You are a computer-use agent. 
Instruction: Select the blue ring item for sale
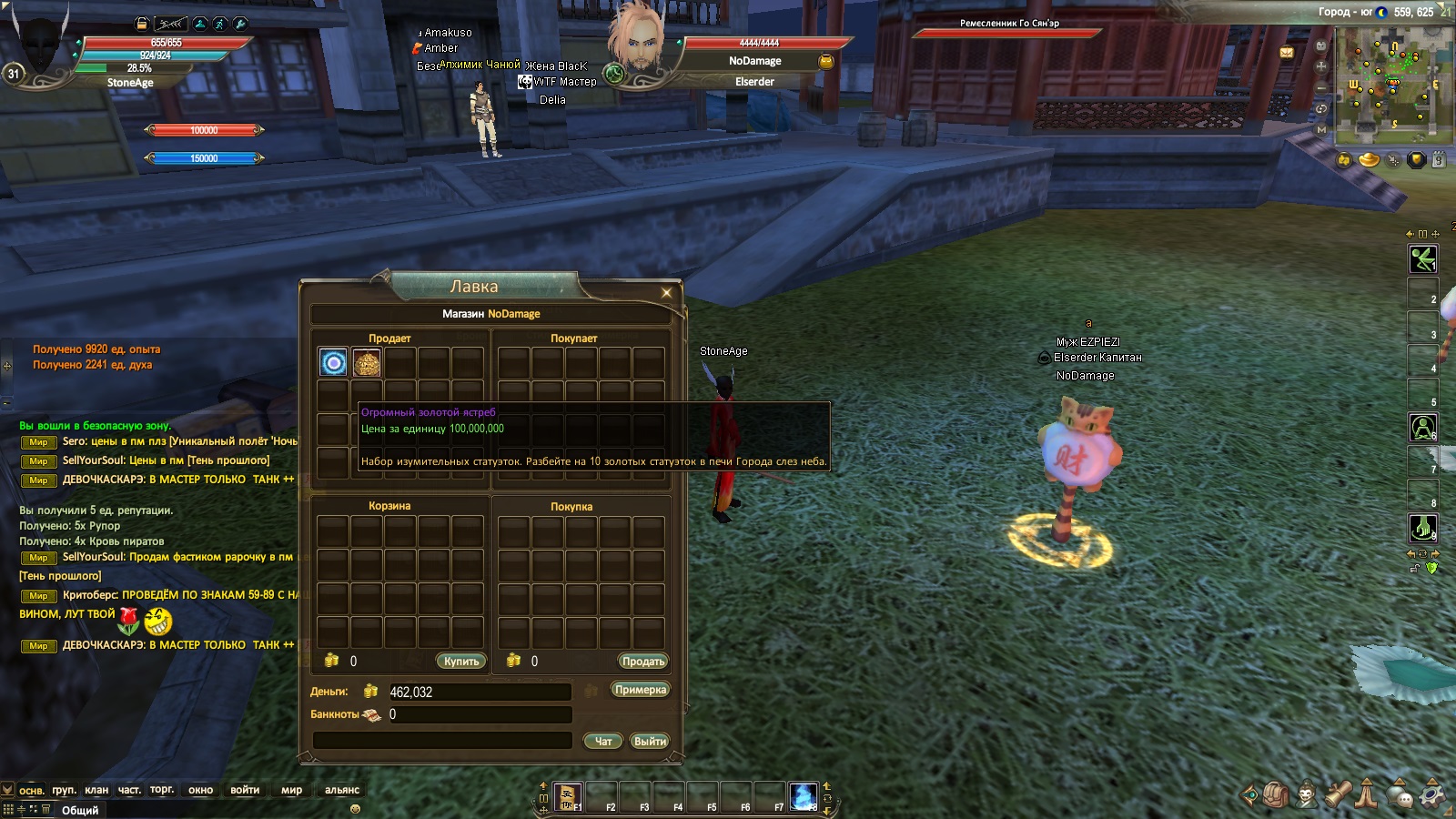tap(334, 363)
